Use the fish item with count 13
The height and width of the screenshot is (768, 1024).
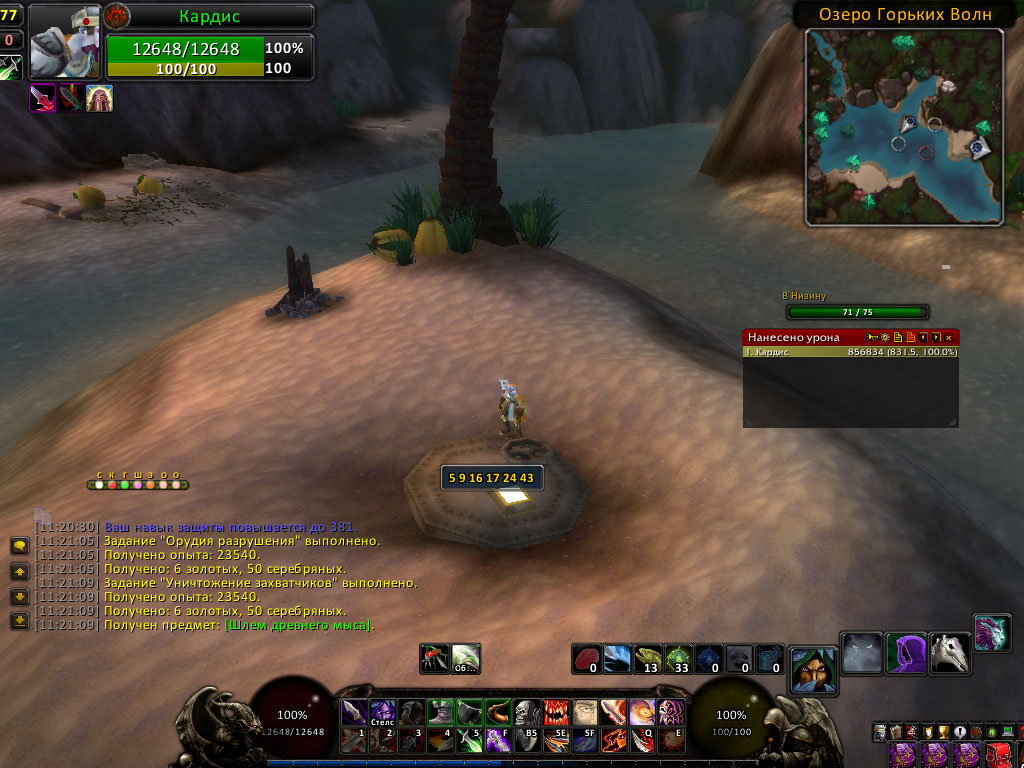point(648,659)
